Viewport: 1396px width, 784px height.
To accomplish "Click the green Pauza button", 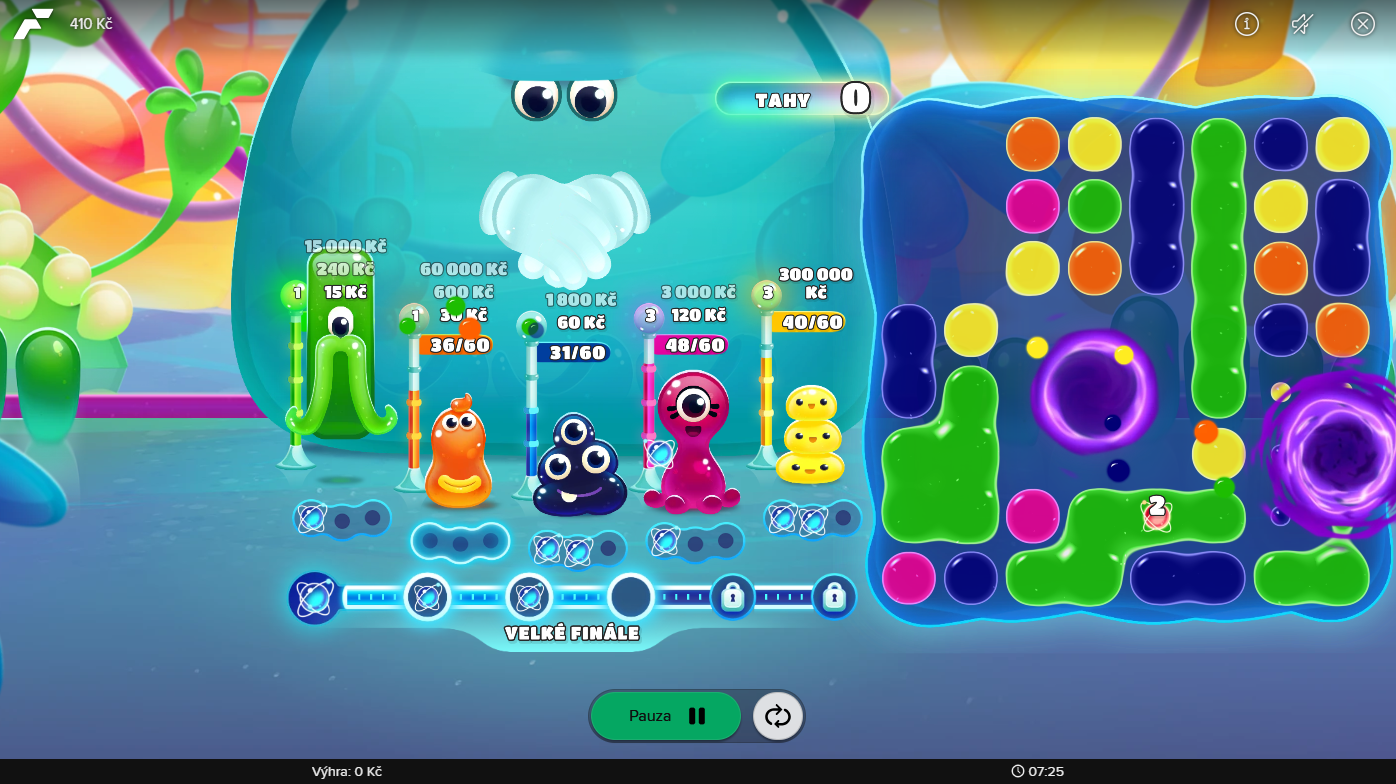I will point(666,716).
